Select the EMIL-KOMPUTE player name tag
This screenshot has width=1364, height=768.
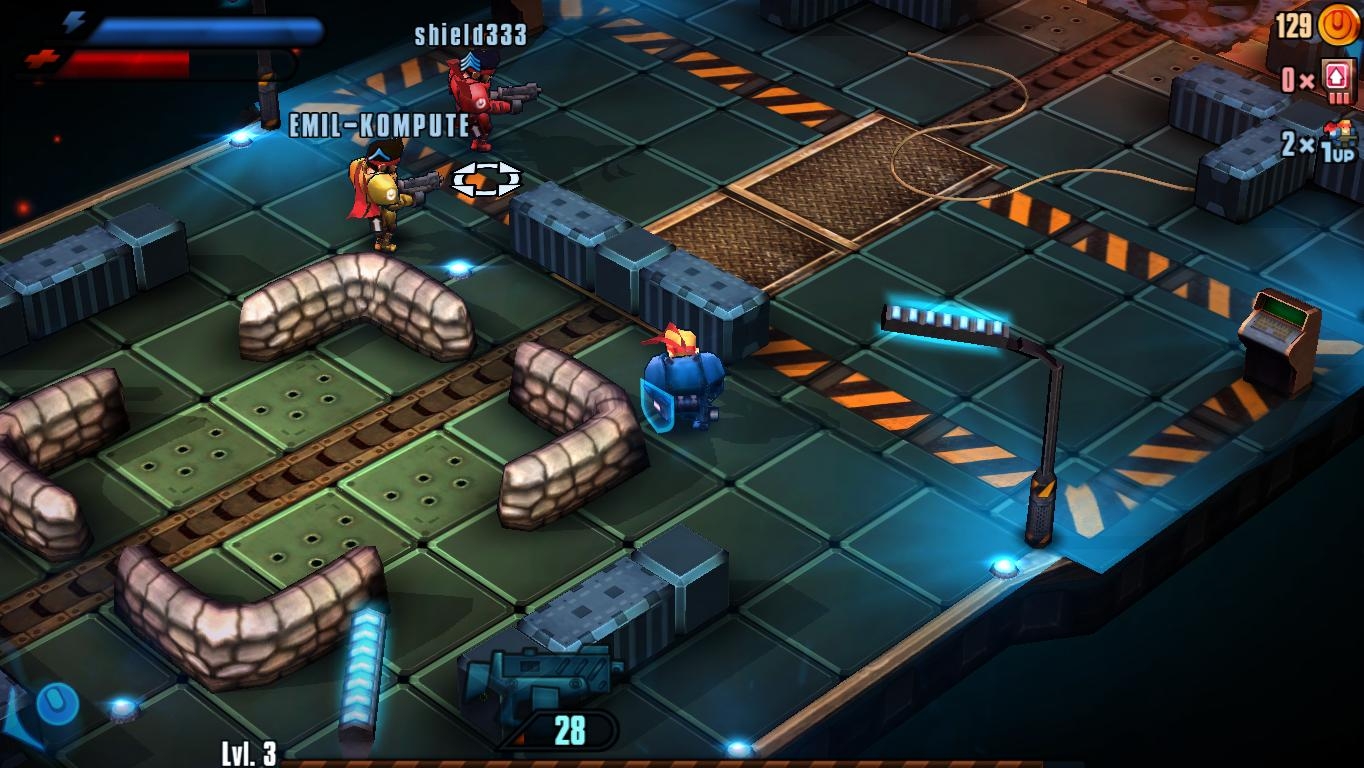[379, 125]
